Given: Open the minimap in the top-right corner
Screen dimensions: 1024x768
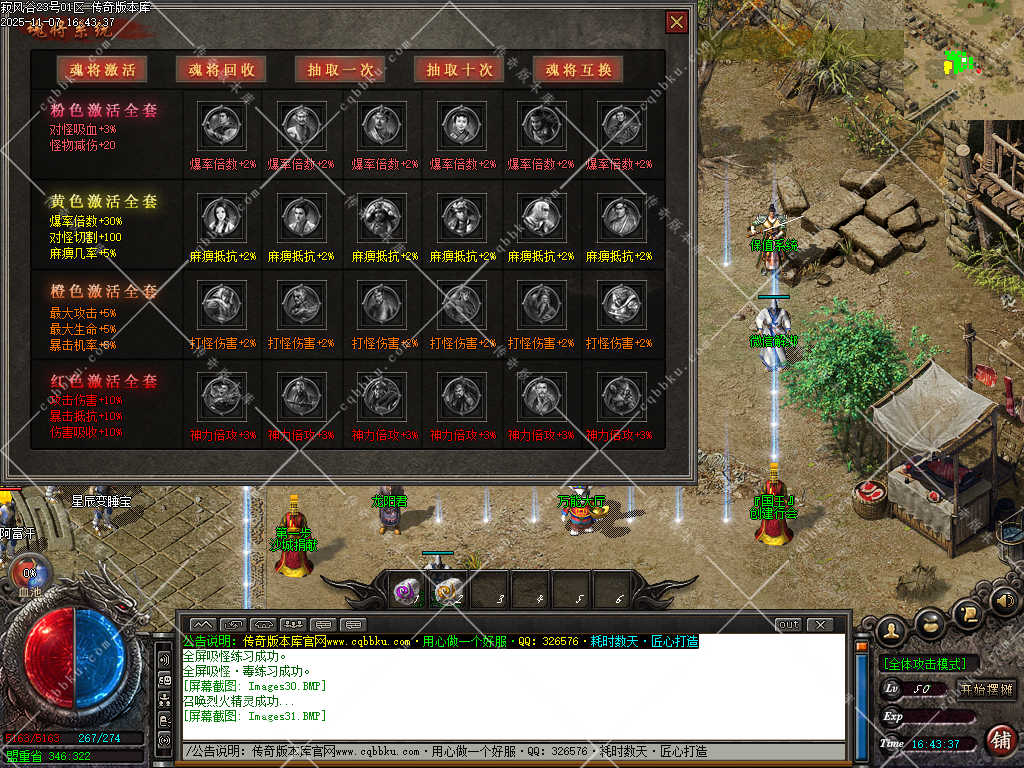Looking at the screenshot, I should click(960, 62).
